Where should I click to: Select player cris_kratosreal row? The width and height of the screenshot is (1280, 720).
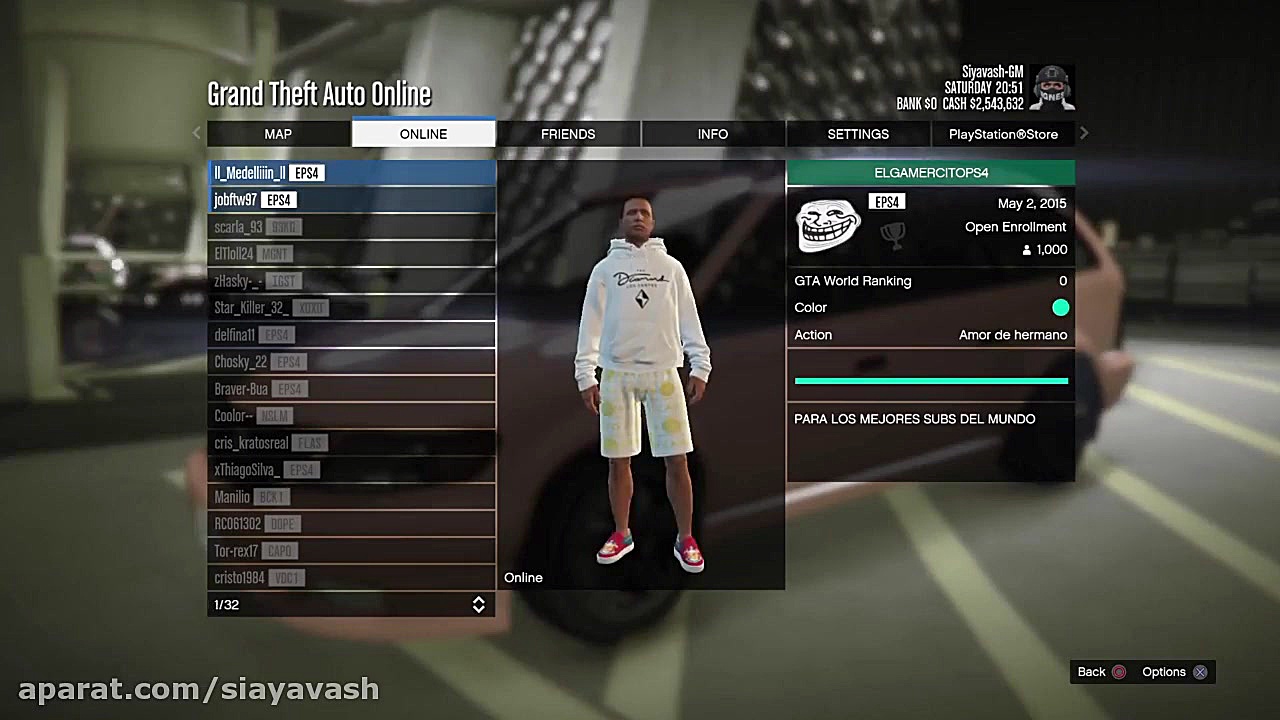click(x=351, y=443)
